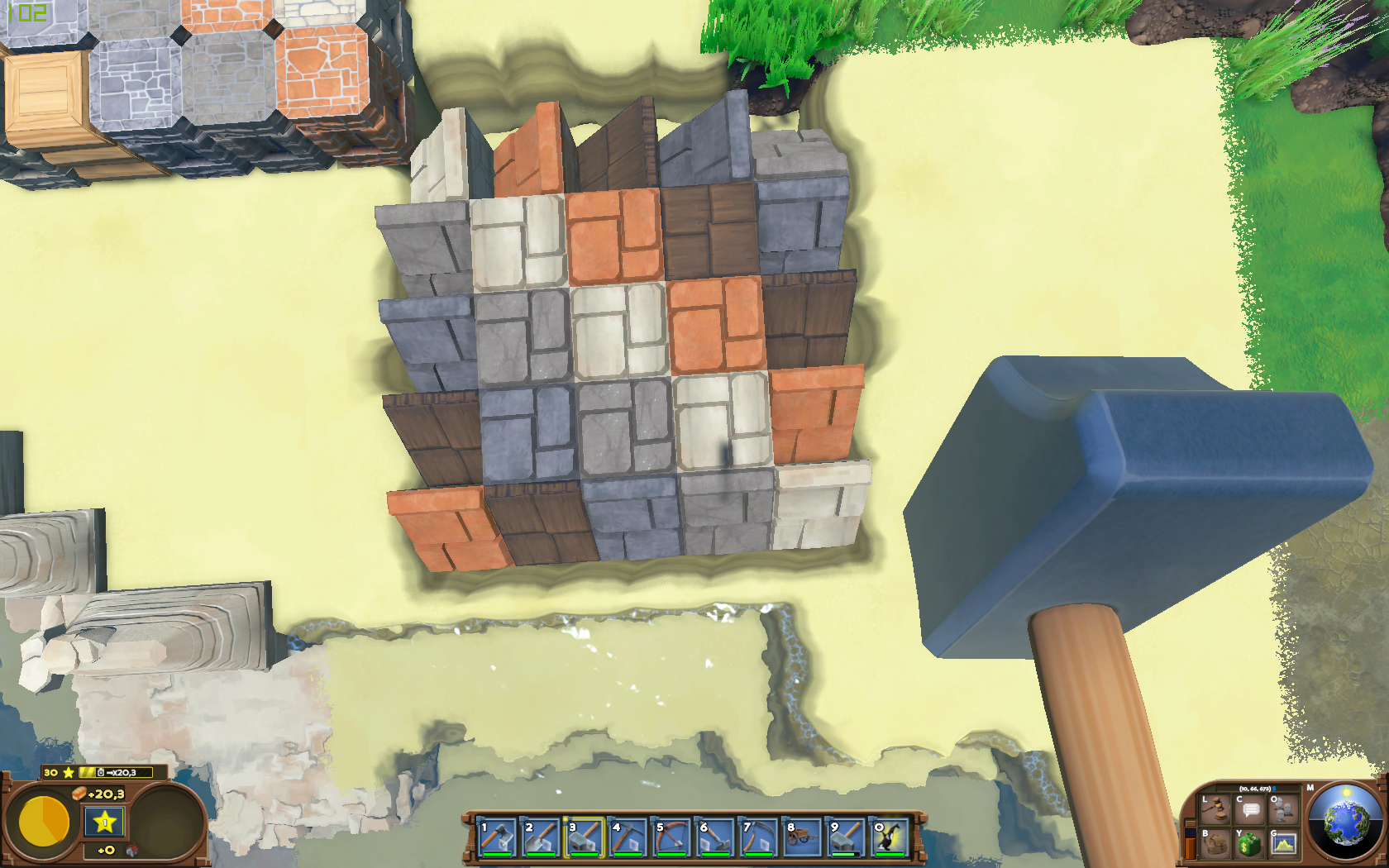This screenshot has height=868, width=1389.
Task: Show the graph statistics icon
Action: (x=1284, y=844)
